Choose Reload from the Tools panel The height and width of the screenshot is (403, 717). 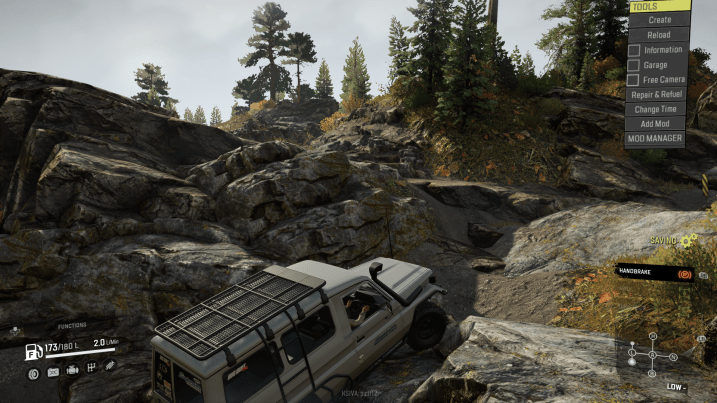[x=659, y=34]
